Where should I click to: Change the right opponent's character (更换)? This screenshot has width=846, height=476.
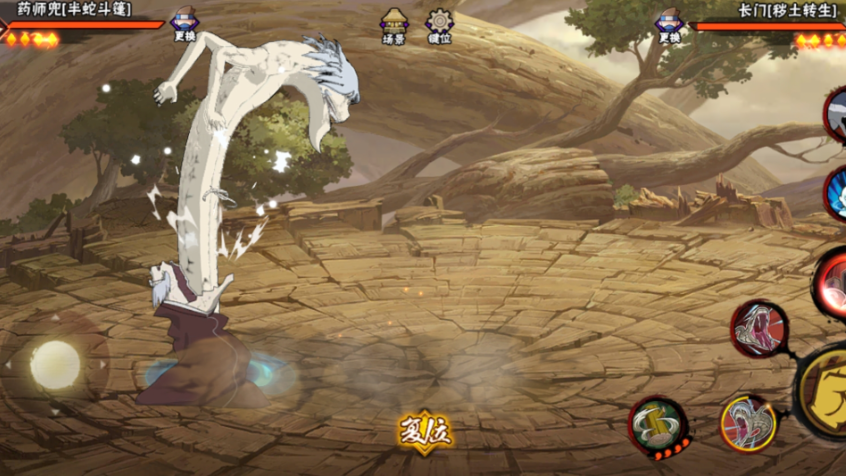(669, 24)
